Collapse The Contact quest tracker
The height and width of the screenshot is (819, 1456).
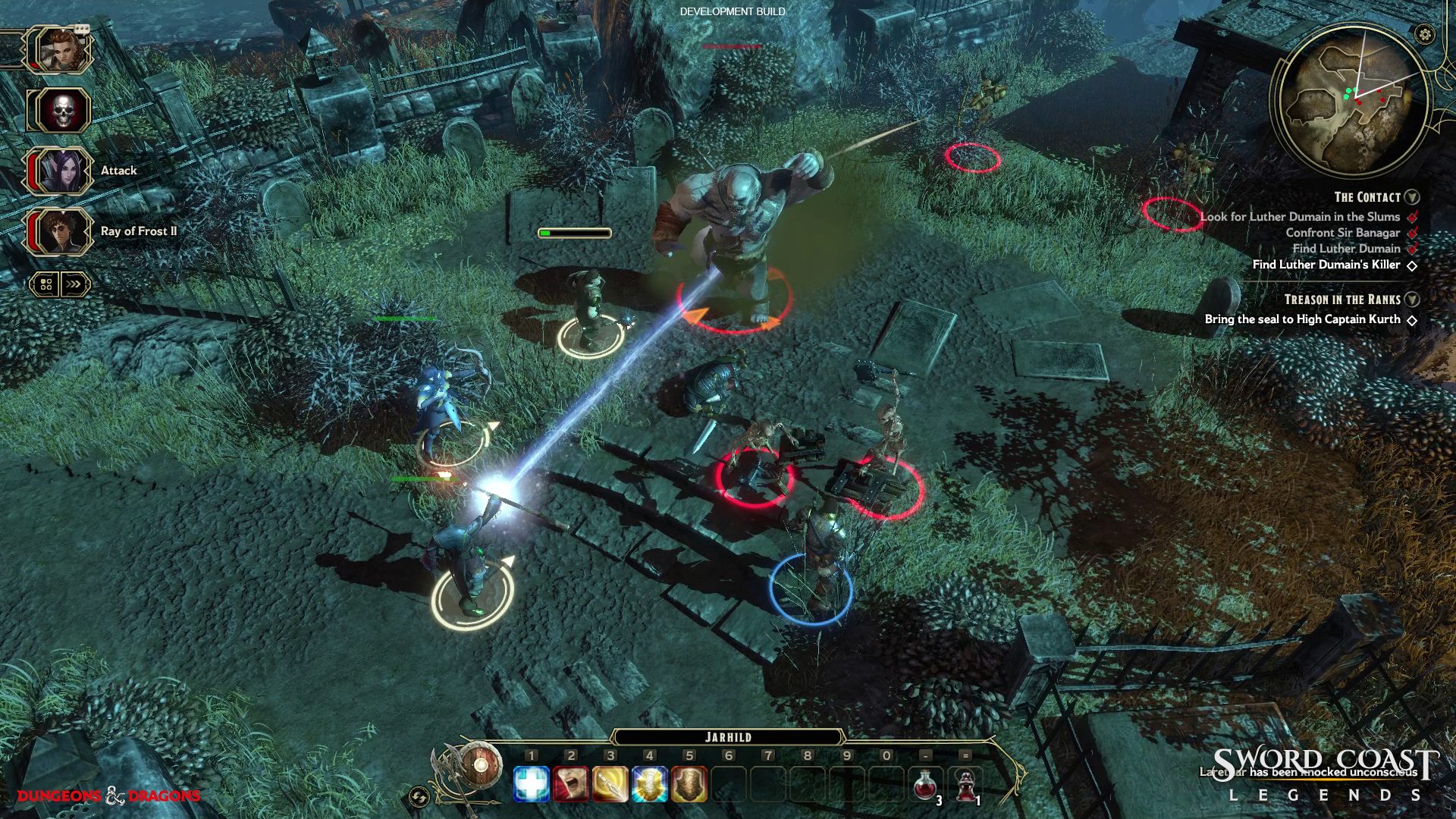tap(1412, 197)
